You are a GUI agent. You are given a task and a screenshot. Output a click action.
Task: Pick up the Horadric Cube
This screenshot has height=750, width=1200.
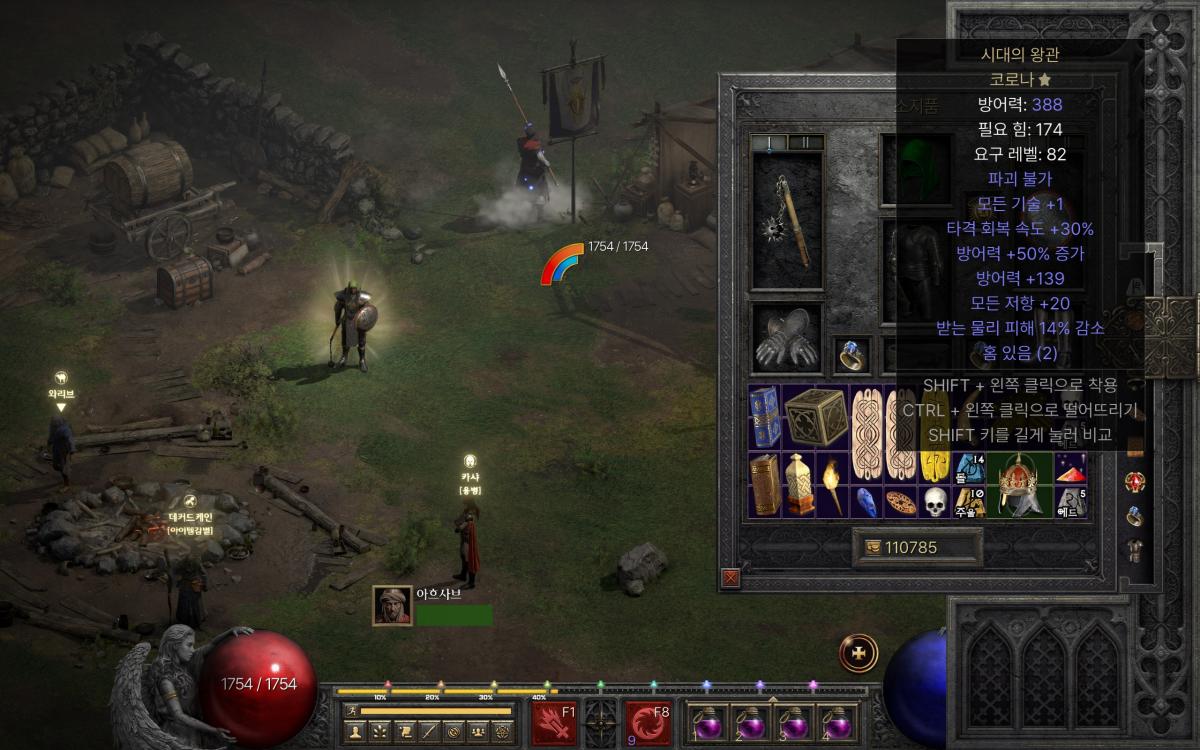tap(815, 417)
